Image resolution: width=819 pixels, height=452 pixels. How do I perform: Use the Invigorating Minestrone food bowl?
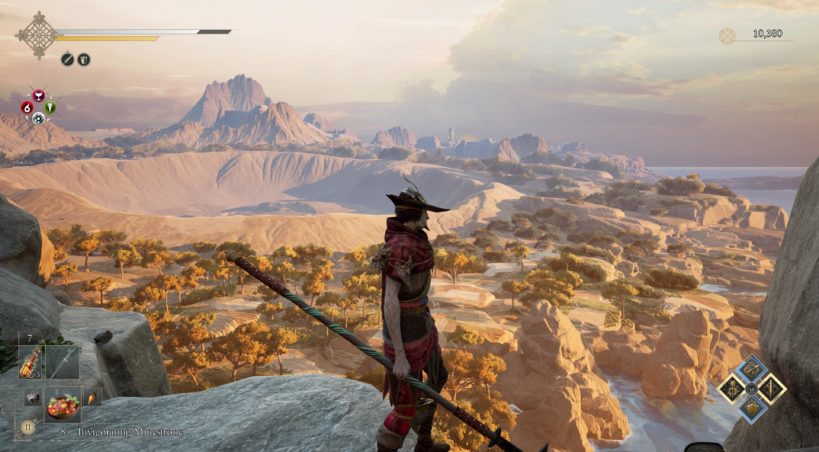(x=62, y=404)
